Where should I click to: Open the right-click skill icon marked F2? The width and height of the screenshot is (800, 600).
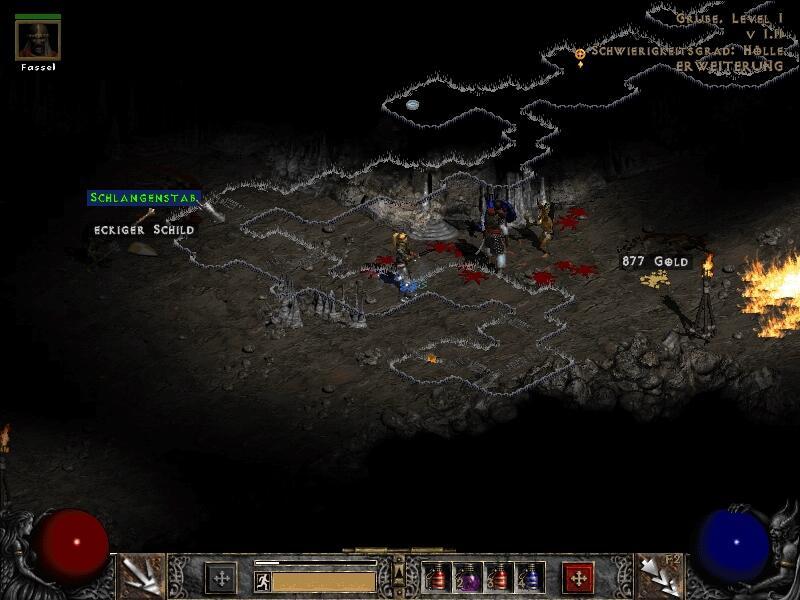[x=658, y=576]
